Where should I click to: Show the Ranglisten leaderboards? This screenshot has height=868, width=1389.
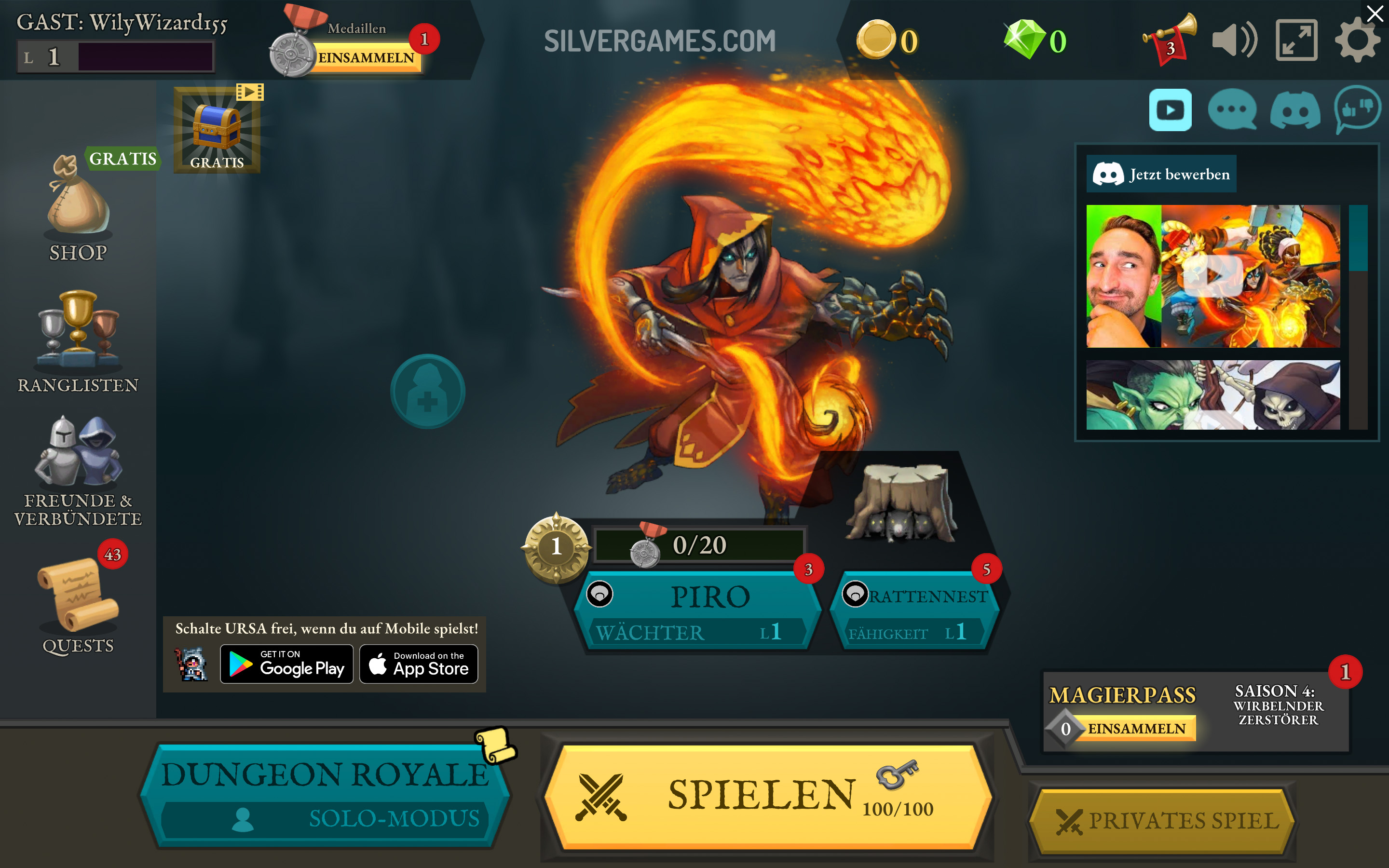point(78,341)
